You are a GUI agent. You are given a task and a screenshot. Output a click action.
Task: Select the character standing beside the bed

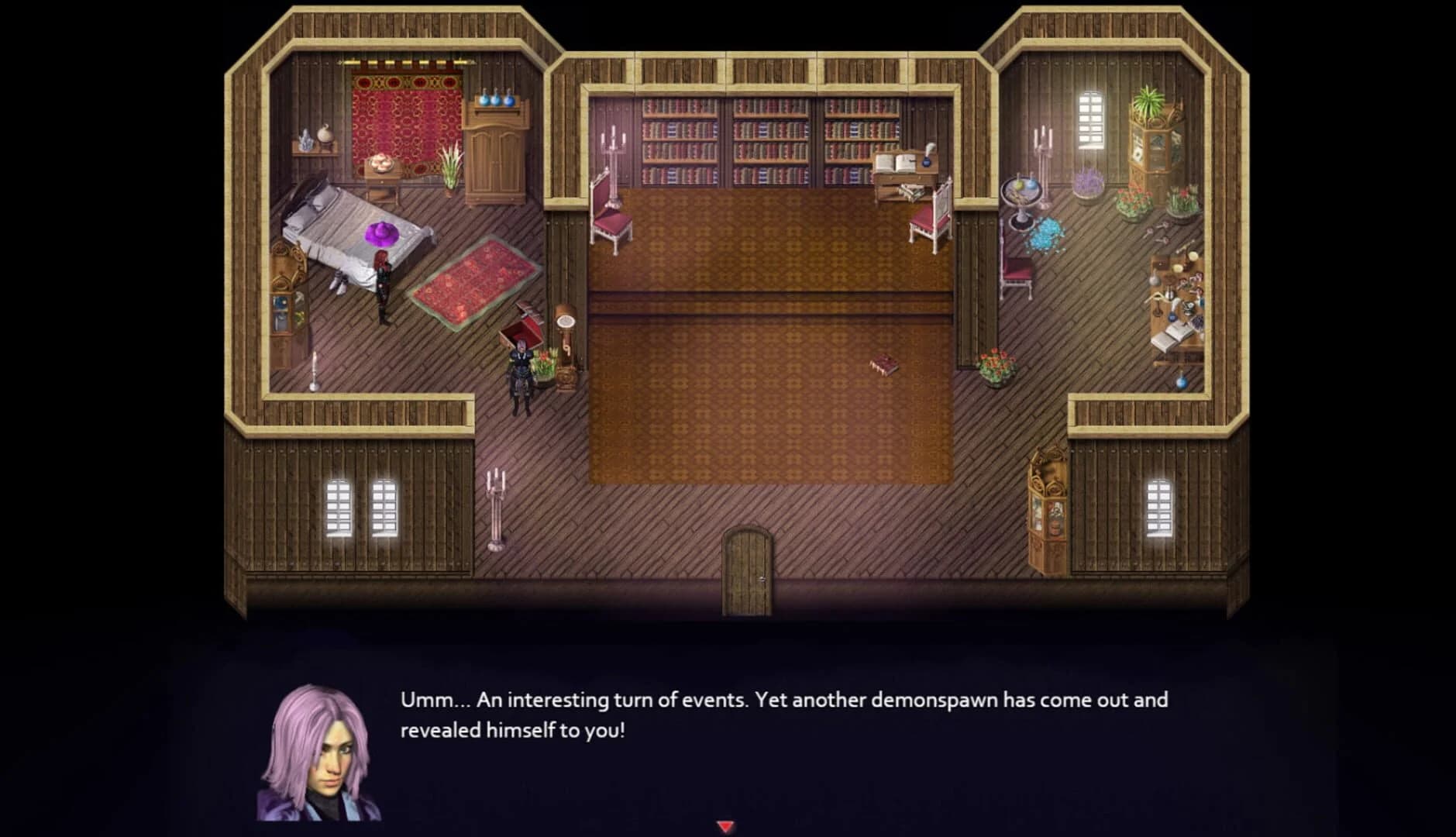[x=381, y=279]
